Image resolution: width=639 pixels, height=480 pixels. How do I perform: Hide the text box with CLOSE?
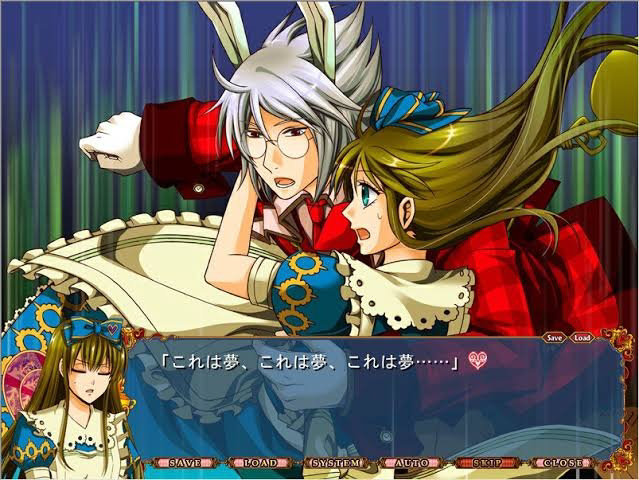click(561, 464)
